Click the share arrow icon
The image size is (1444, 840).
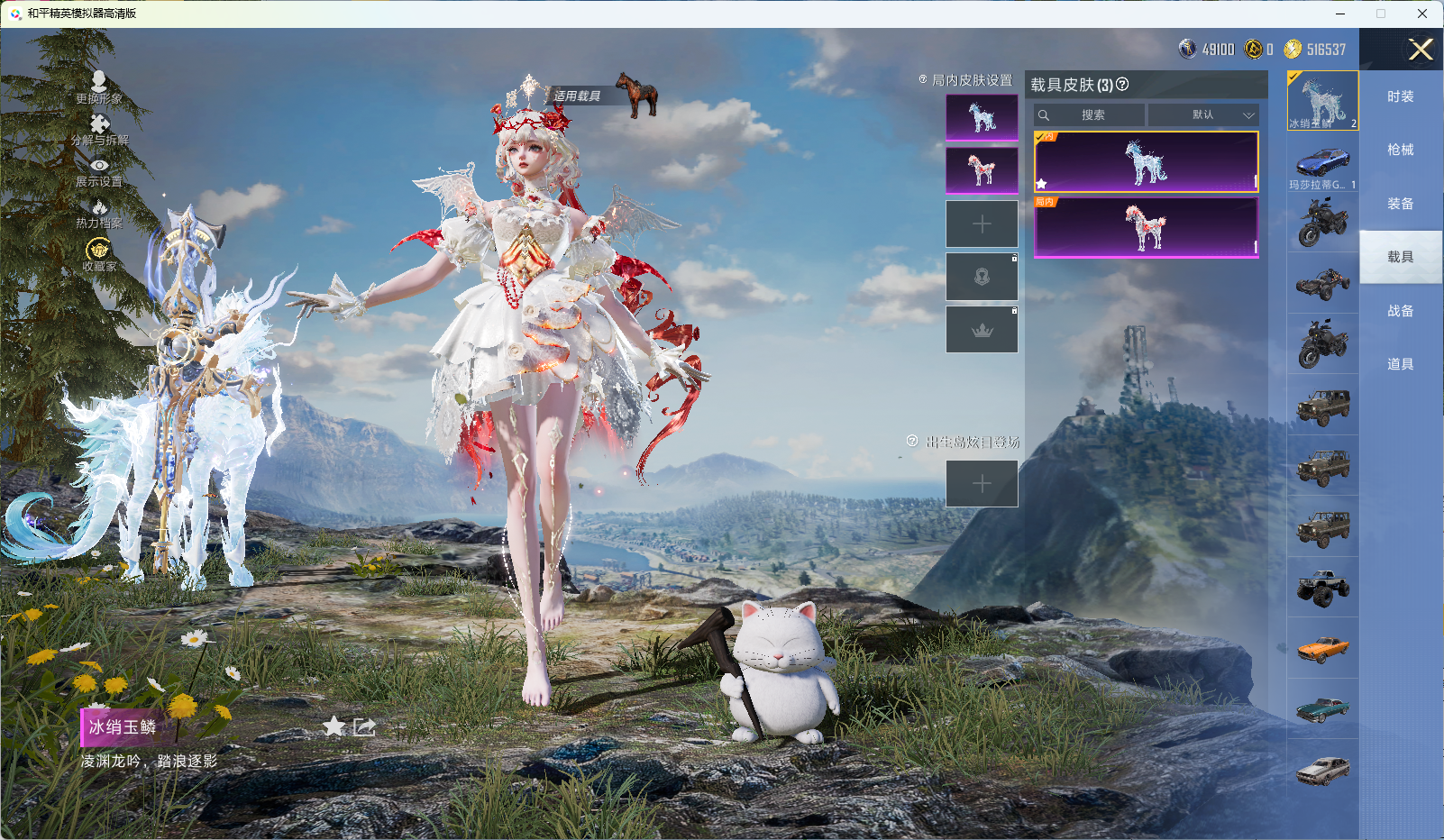point(364,726)
